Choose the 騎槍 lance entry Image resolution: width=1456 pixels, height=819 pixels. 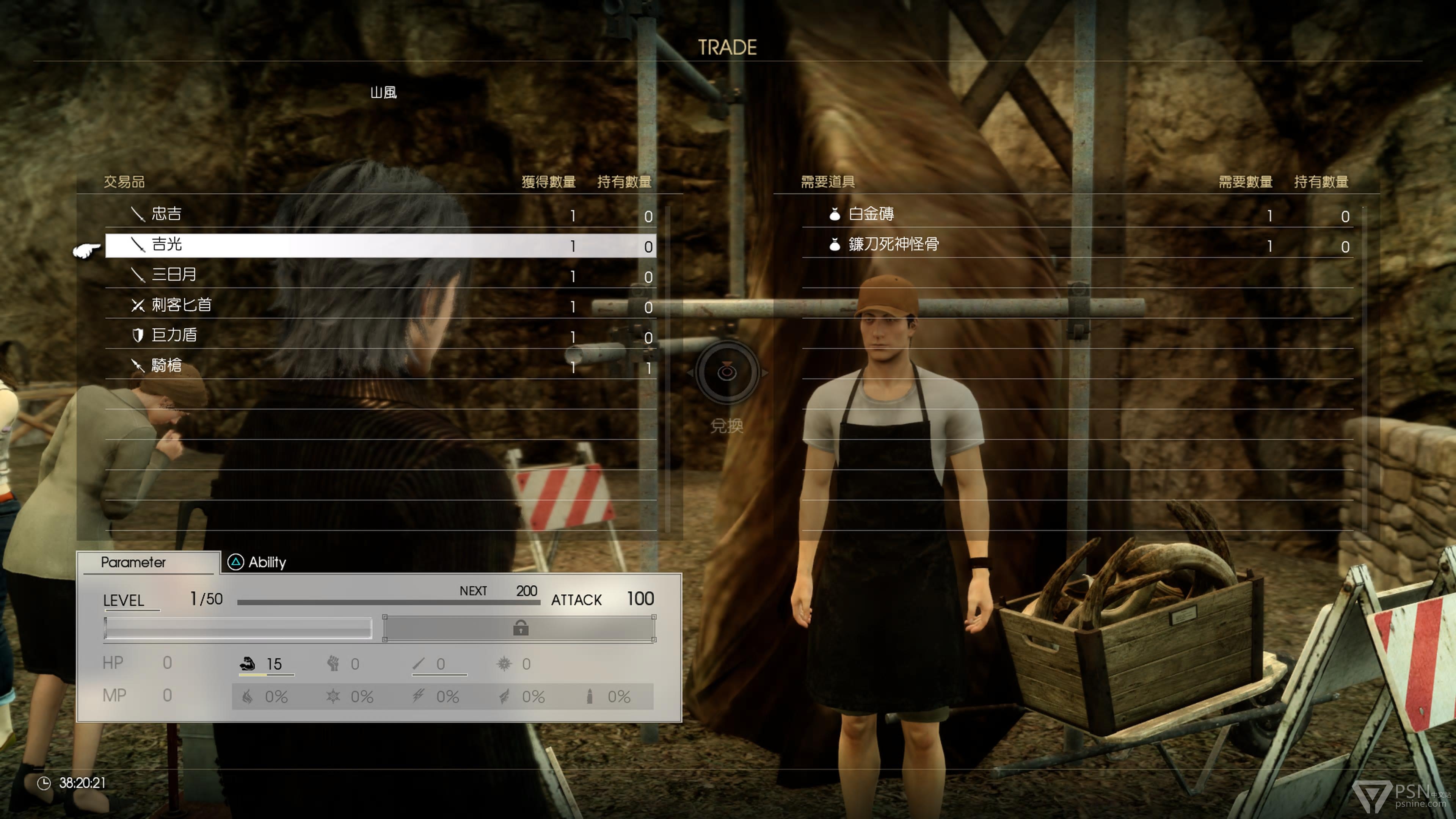pos(380,366)
